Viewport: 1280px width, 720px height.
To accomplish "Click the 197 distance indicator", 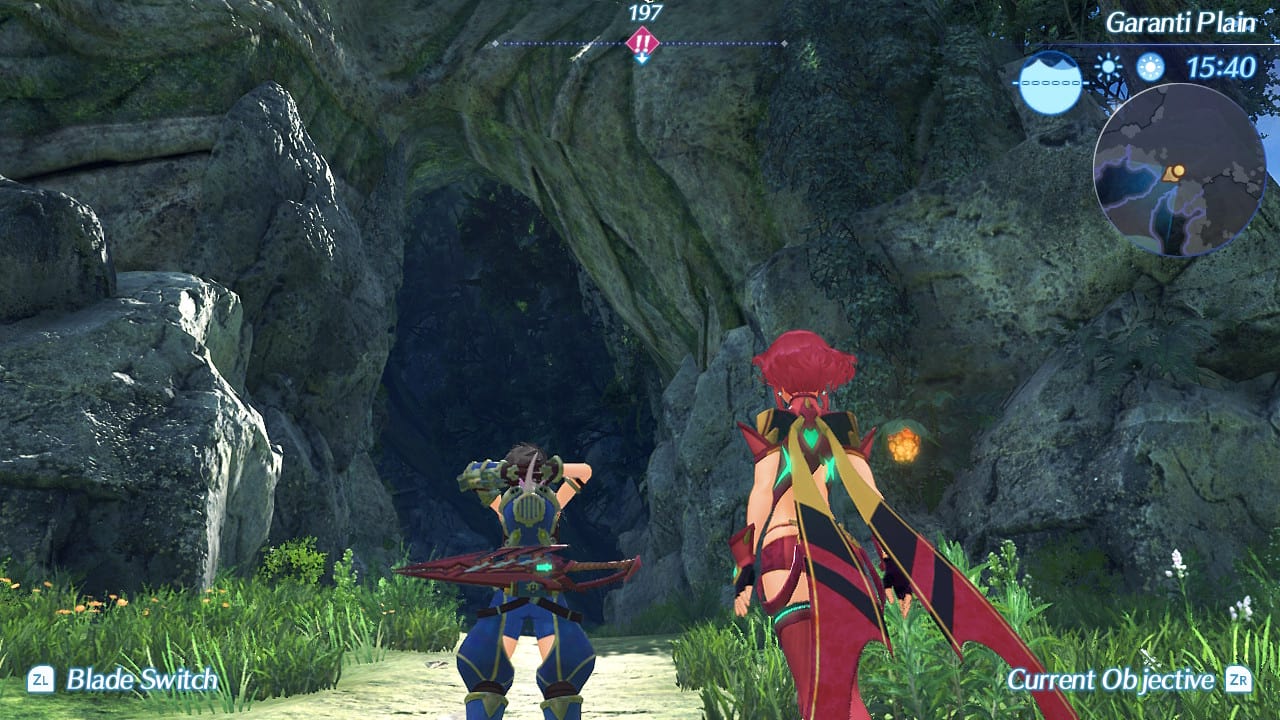I will (x=644, y=13).
